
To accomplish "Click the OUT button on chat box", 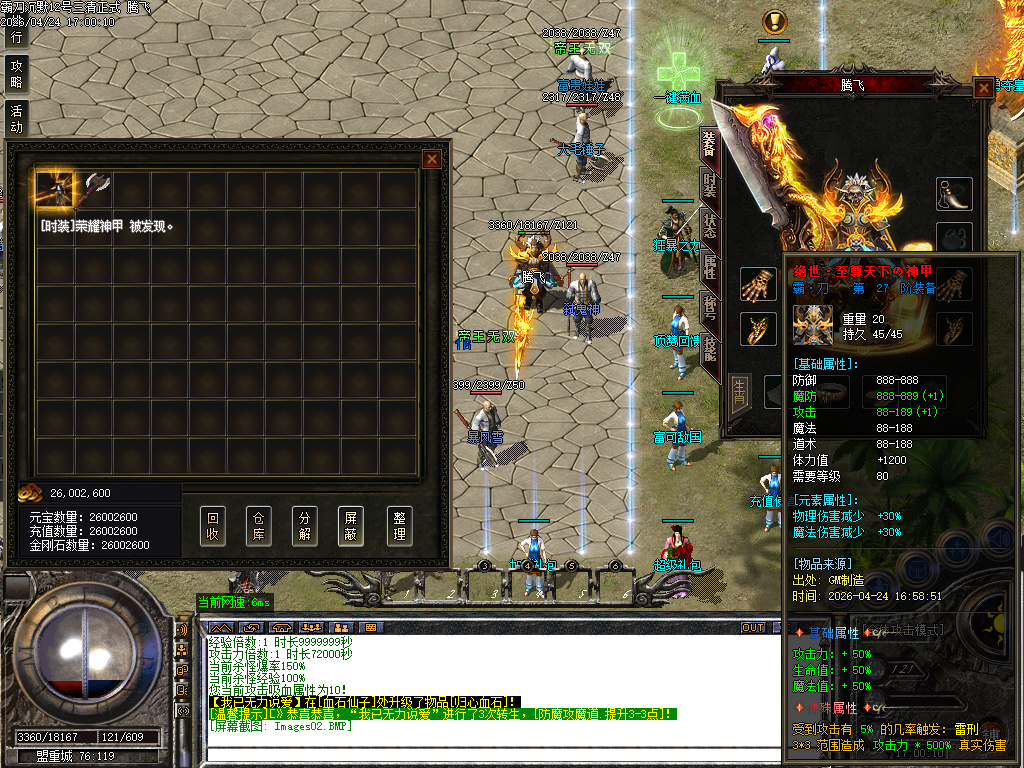I will coord(752,628).
